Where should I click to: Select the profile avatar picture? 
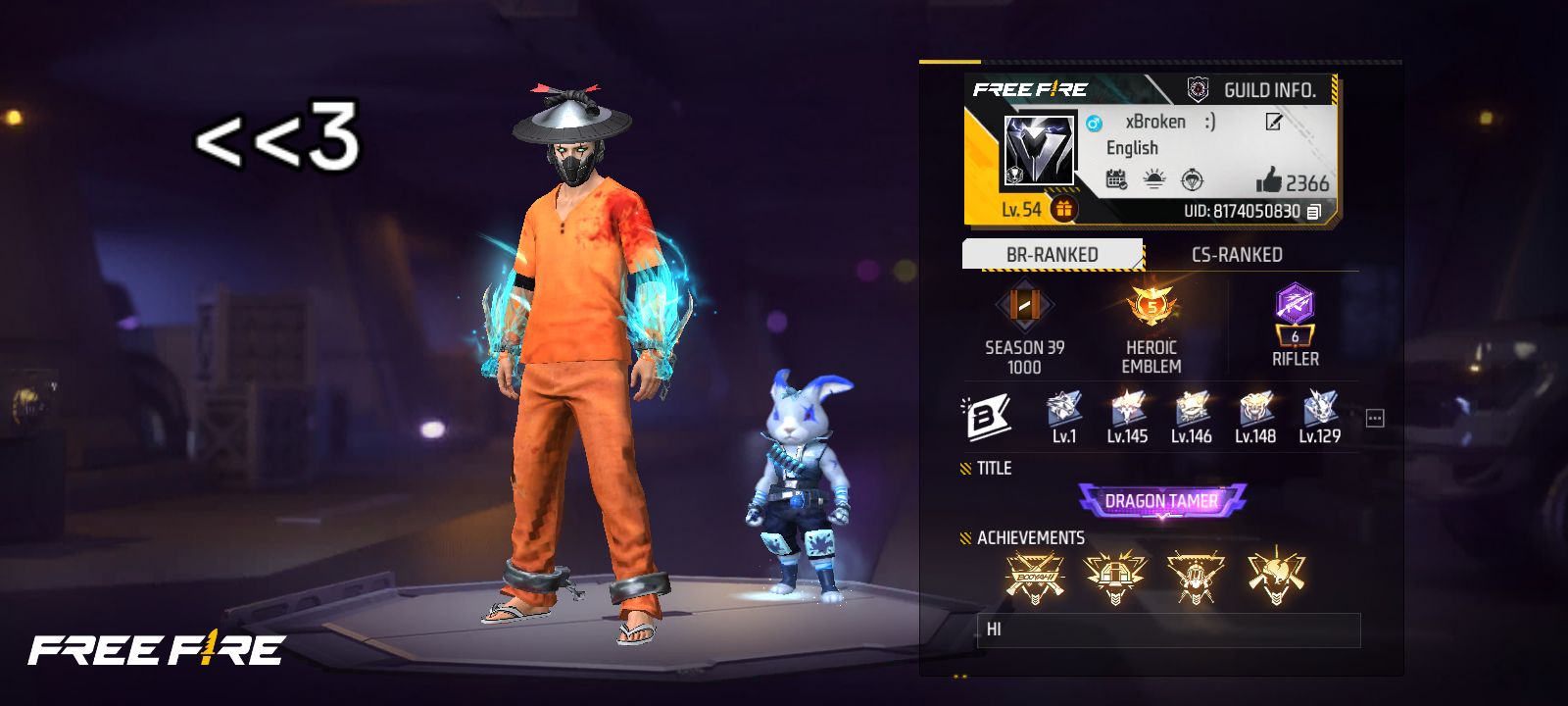tap(1040, 150)
